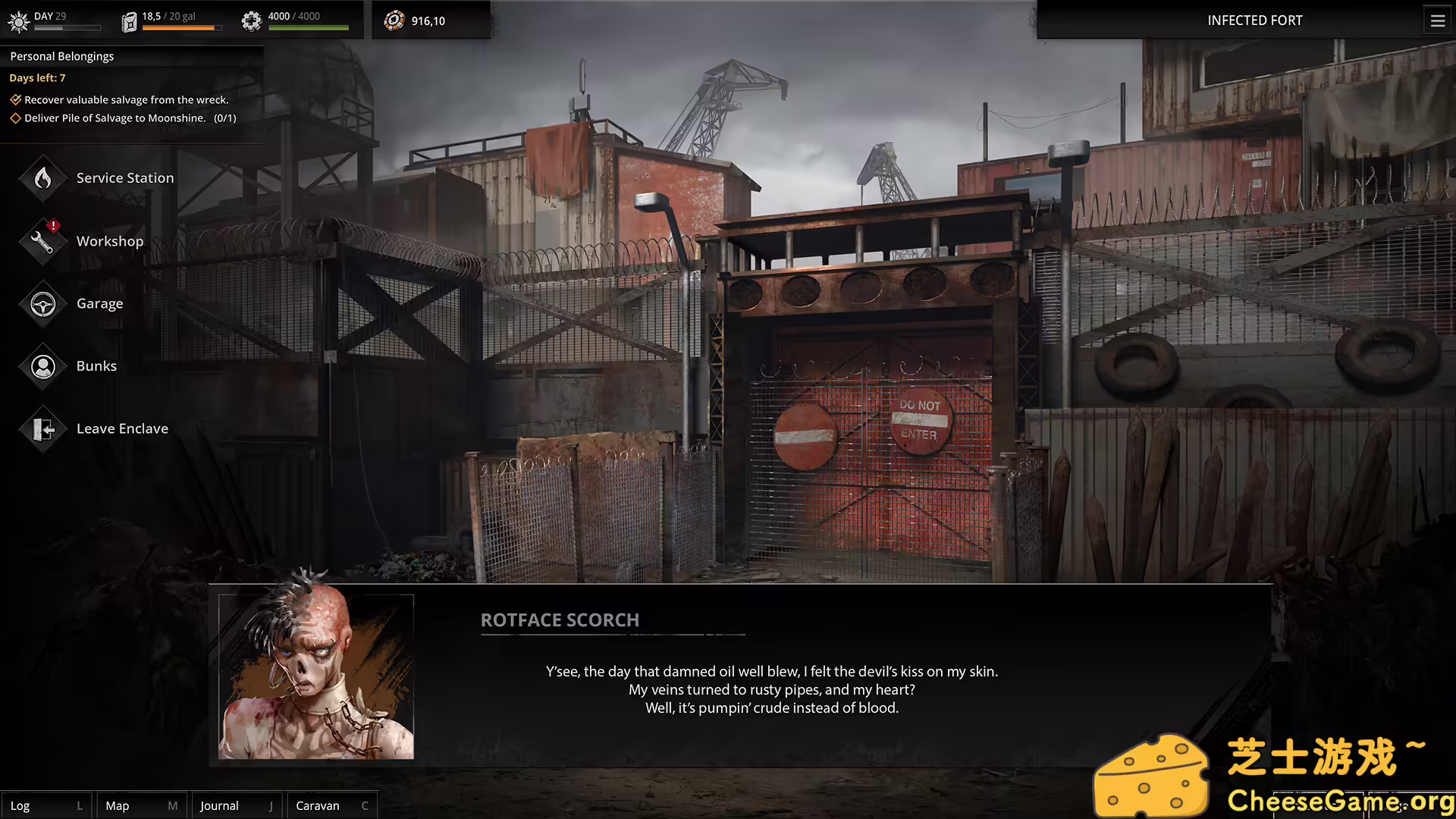Click Rotface Scorch's portrait

[x=316, y=676]
